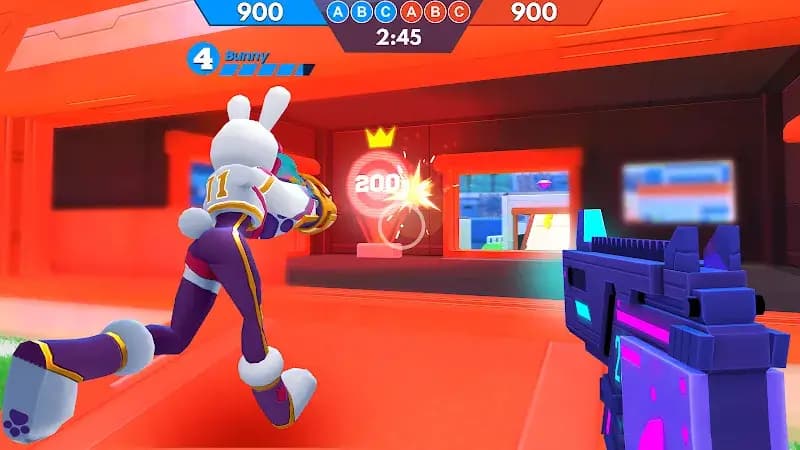Select the blue B capture point icon

[x=362, y=13]
